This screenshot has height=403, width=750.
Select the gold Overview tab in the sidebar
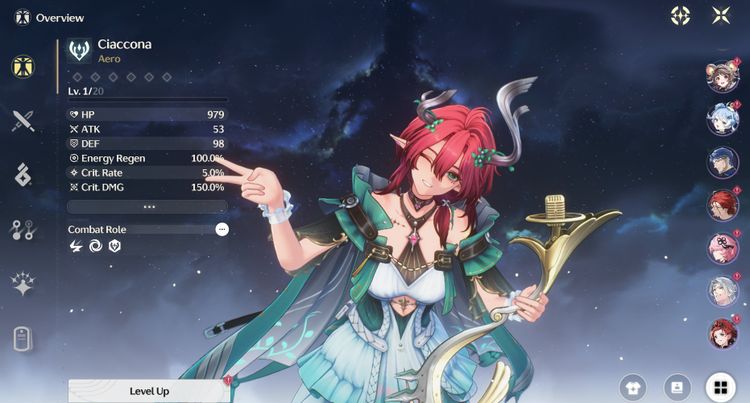coord(23,67)
